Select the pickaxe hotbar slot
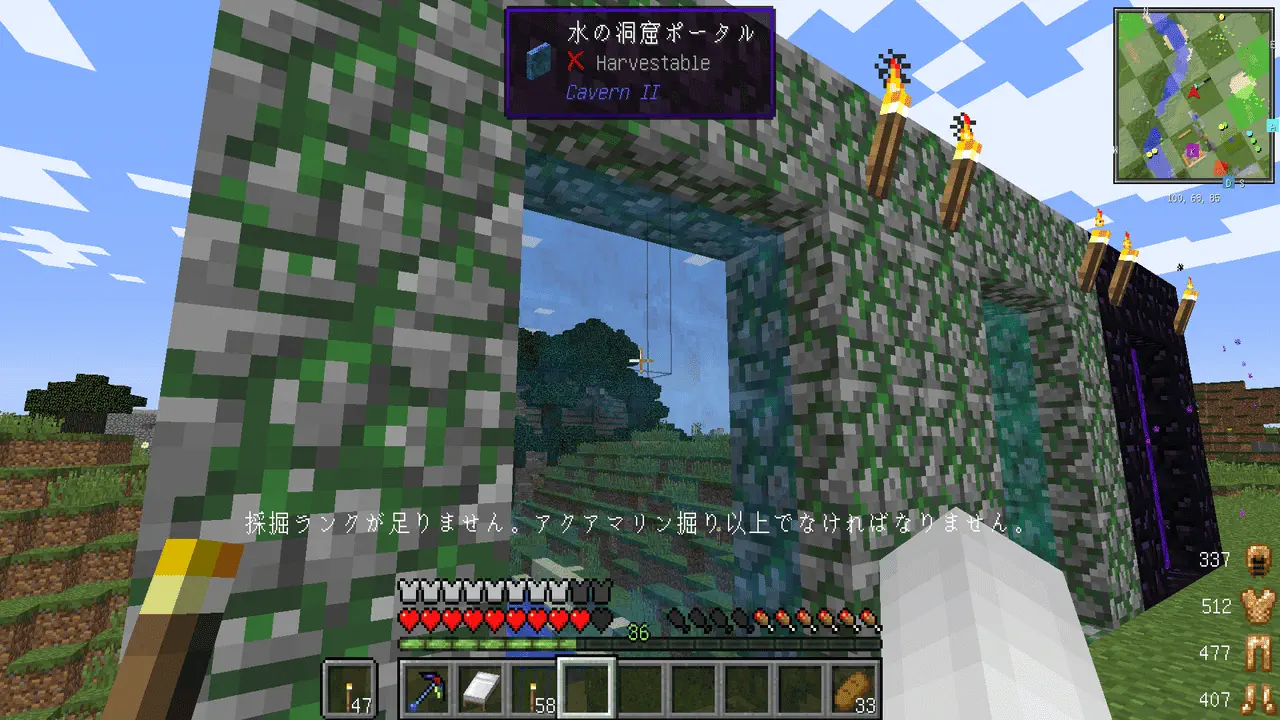Viewport: 1280px width, 720px height. (x=425, y=689)
